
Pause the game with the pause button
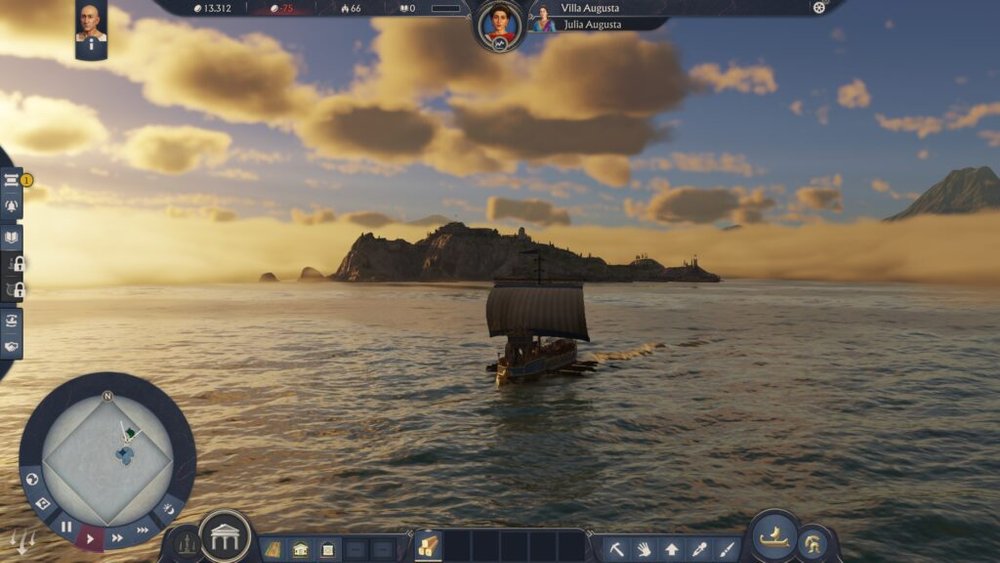point(66,526)
